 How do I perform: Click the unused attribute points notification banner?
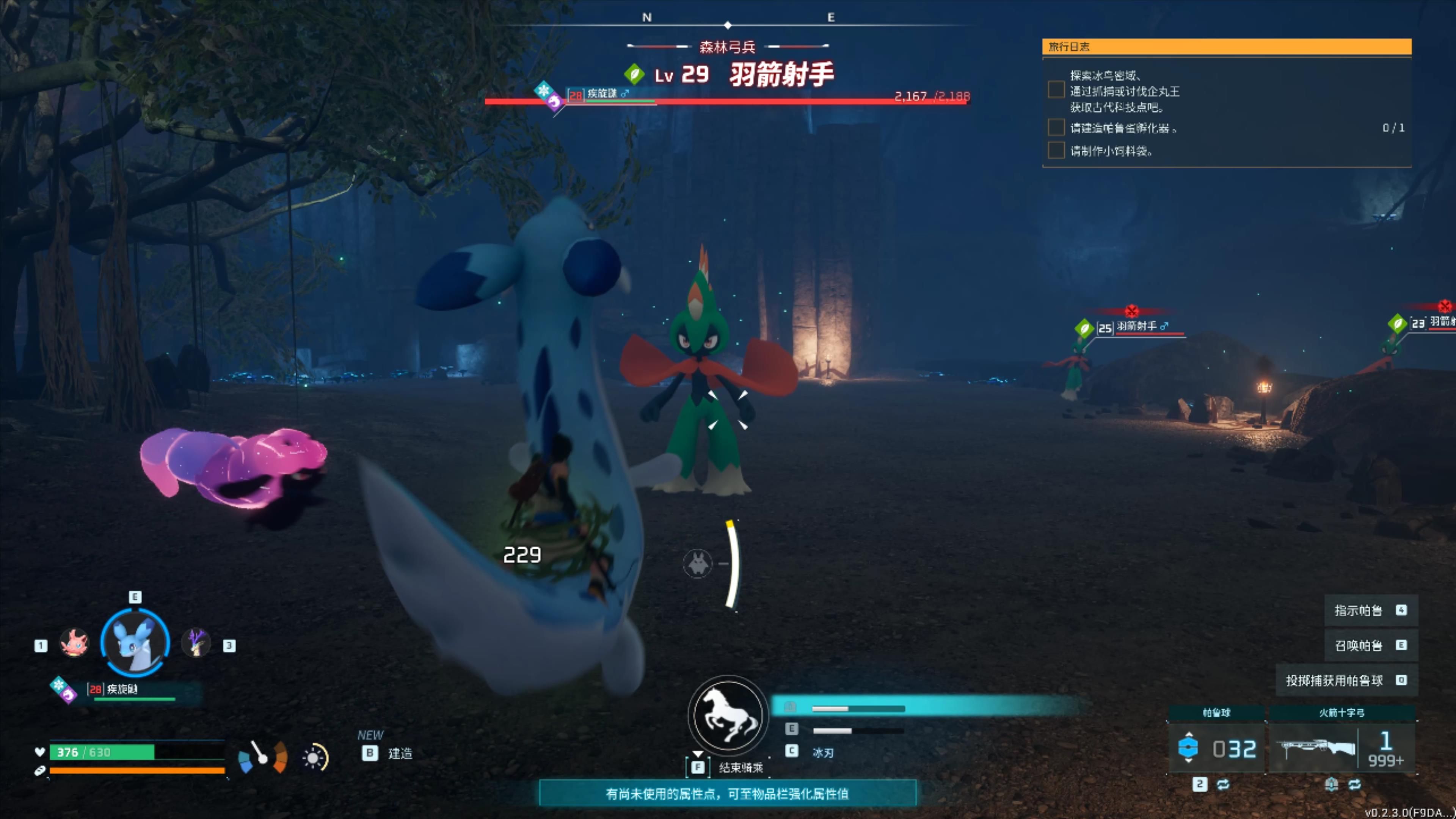pyautogui.click(x=727, y=794)
